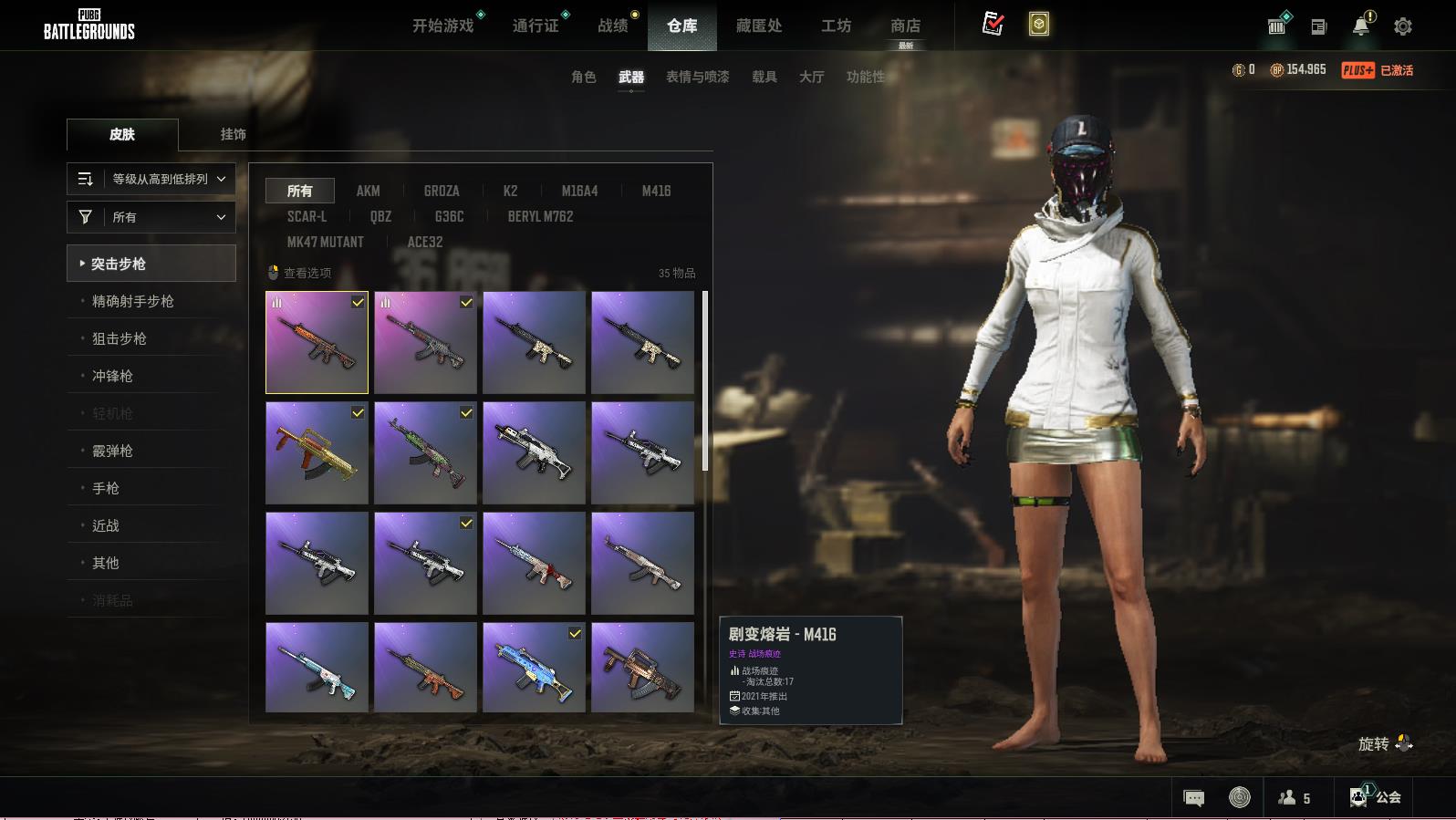Open the 挂饰 charms tab
Image resolution: width=1456 pixels, height=820 pixels.
click(233, 134)
